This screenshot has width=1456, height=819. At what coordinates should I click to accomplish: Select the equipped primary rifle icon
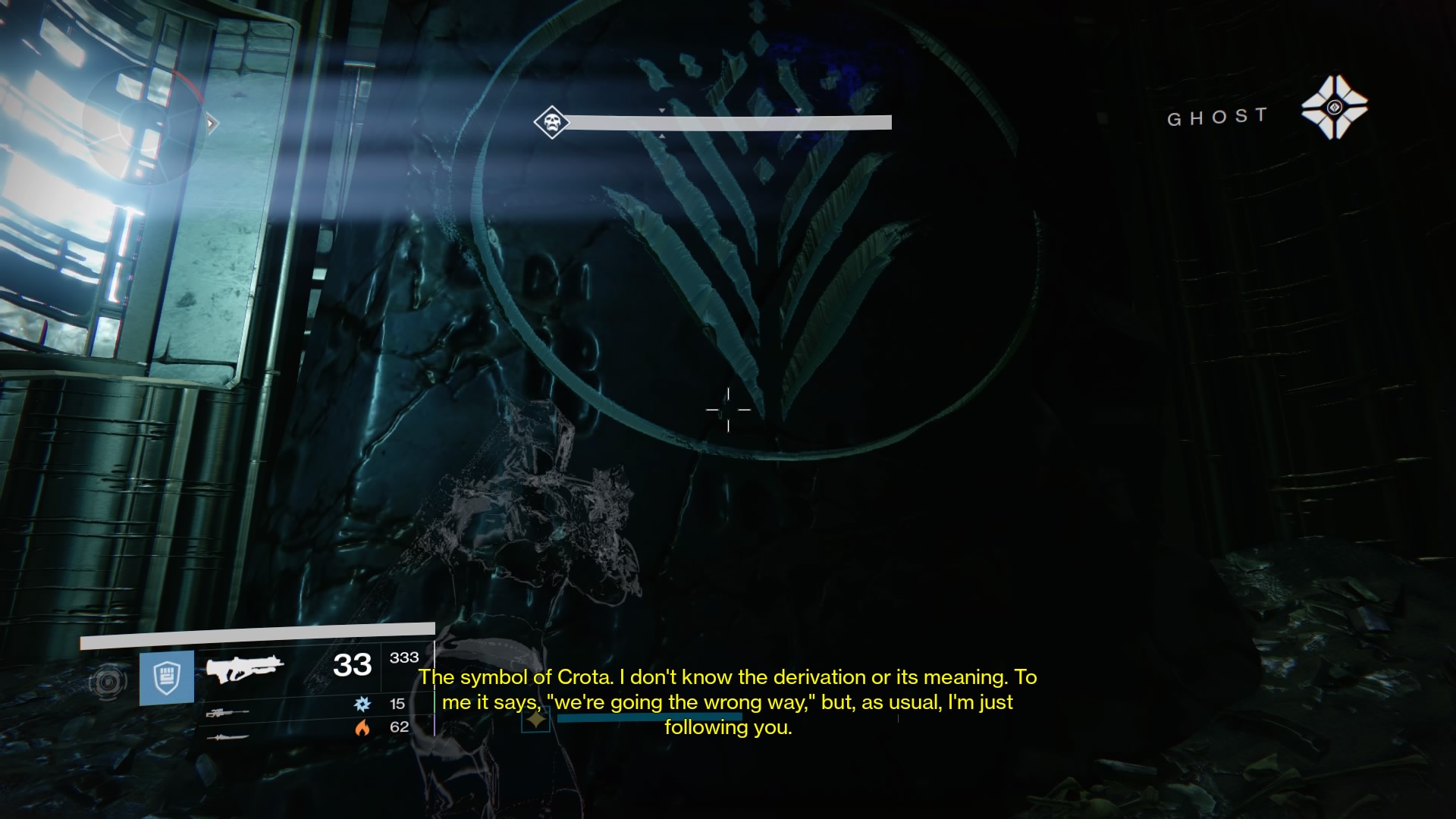pyautogui.click(x=244, y=669)
